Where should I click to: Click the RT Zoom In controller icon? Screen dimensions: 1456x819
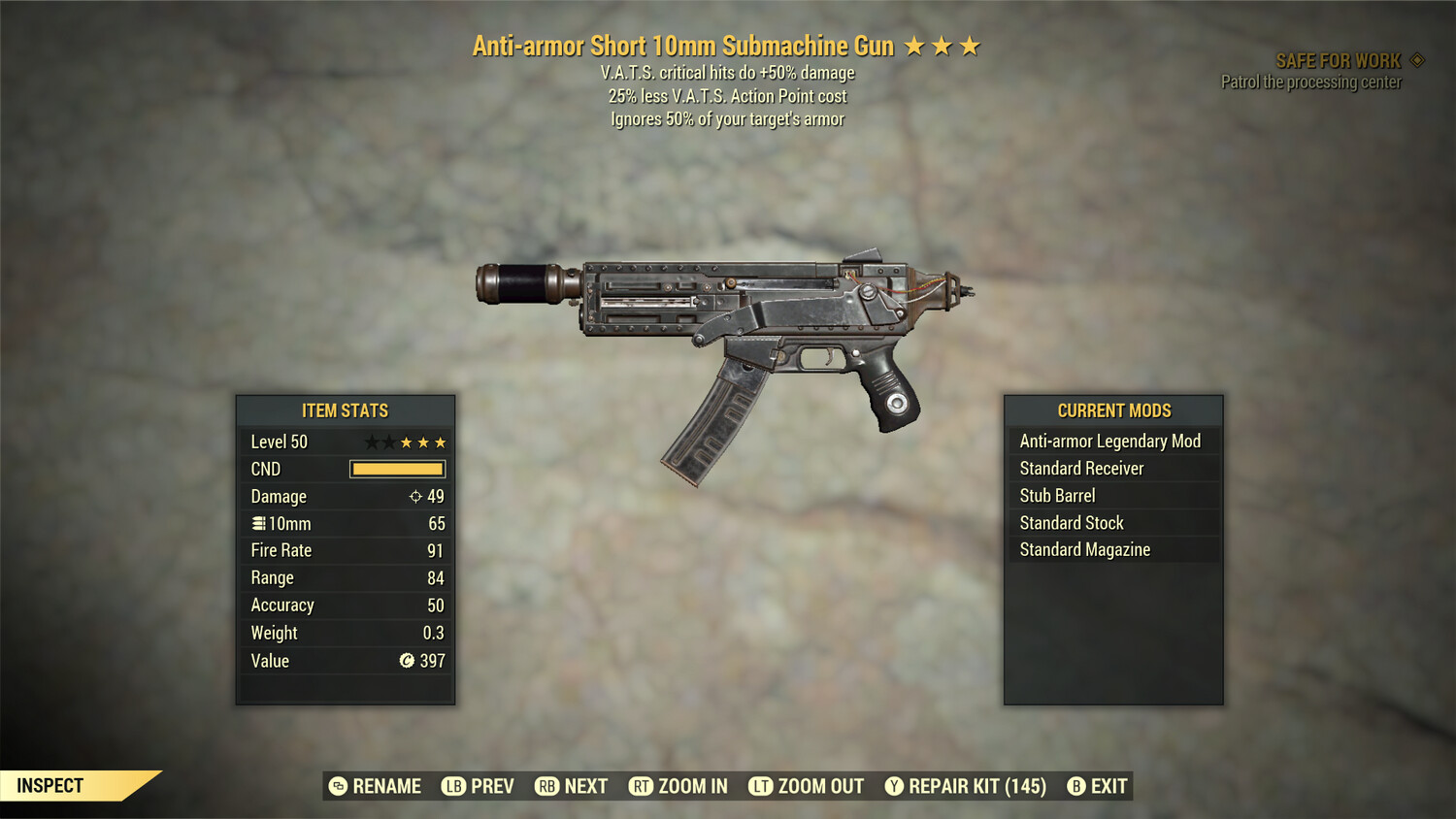click(x=641, y=786)
